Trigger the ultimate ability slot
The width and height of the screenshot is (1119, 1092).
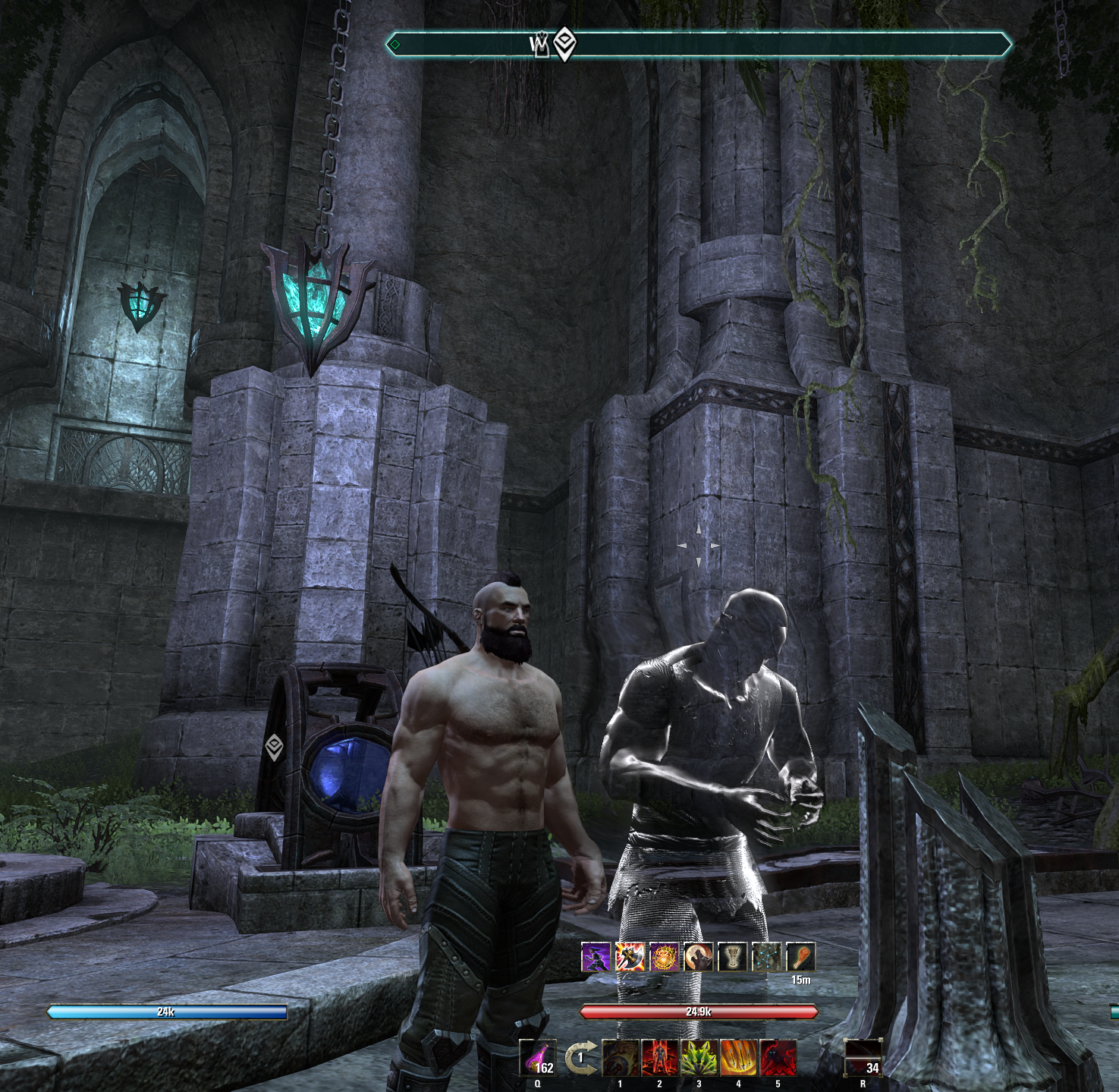tap(863, 1058)
